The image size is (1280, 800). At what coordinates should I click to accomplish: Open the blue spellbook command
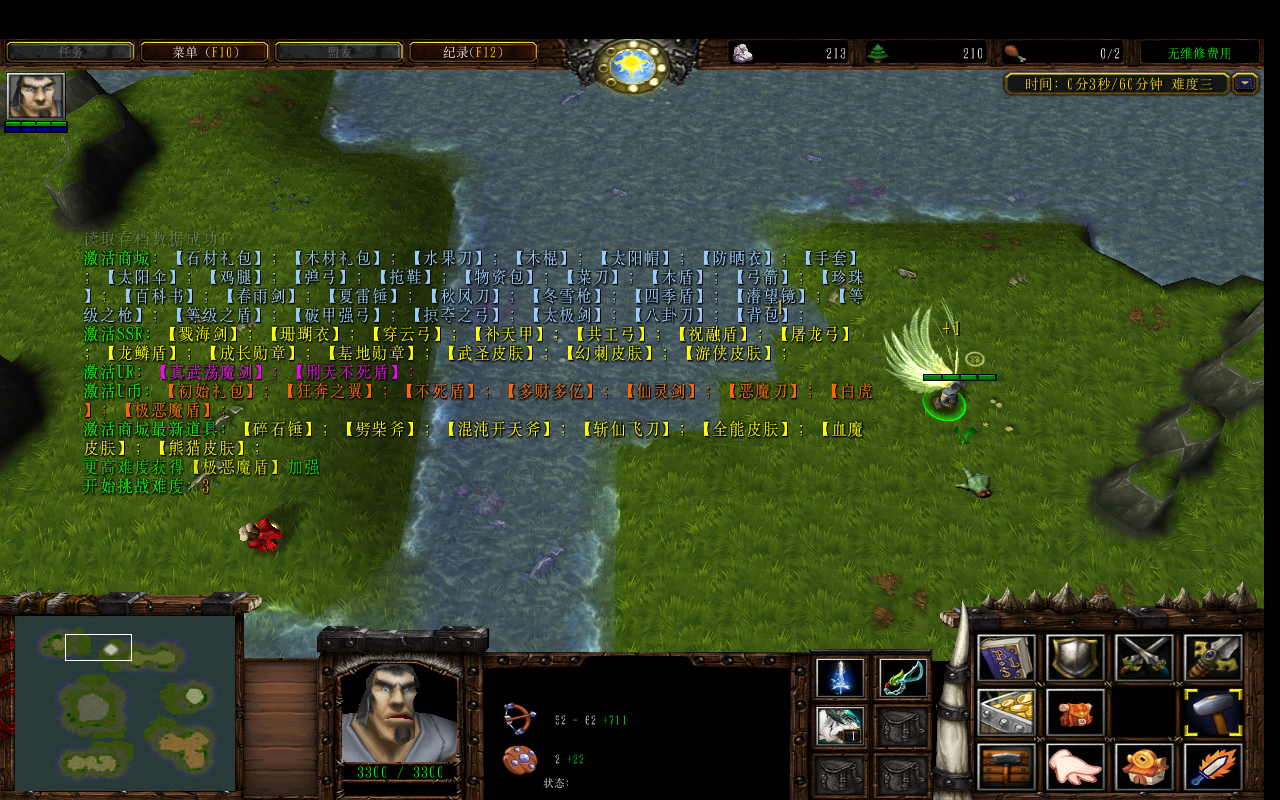point(1006,658)
